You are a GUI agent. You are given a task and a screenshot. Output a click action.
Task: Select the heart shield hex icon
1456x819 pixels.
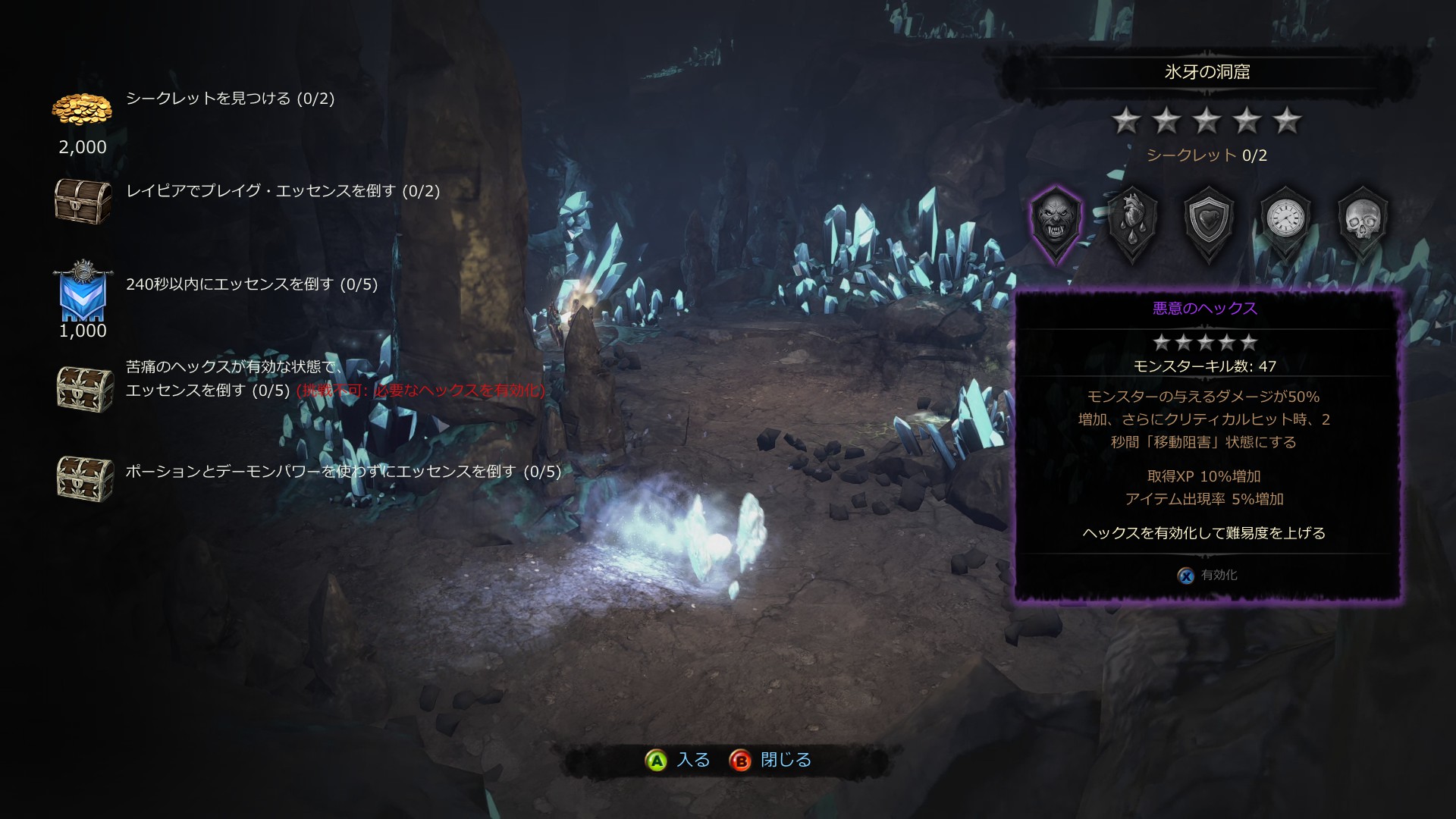pos(1209,221)
